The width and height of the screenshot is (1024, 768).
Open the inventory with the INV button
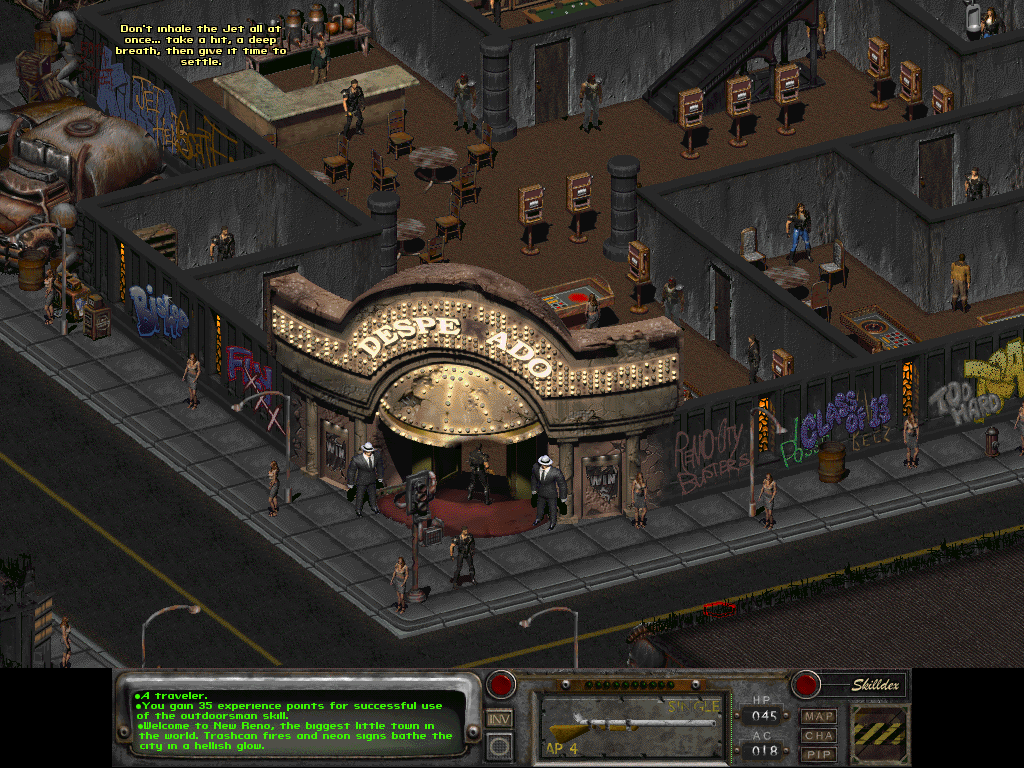tap(499, 718)
